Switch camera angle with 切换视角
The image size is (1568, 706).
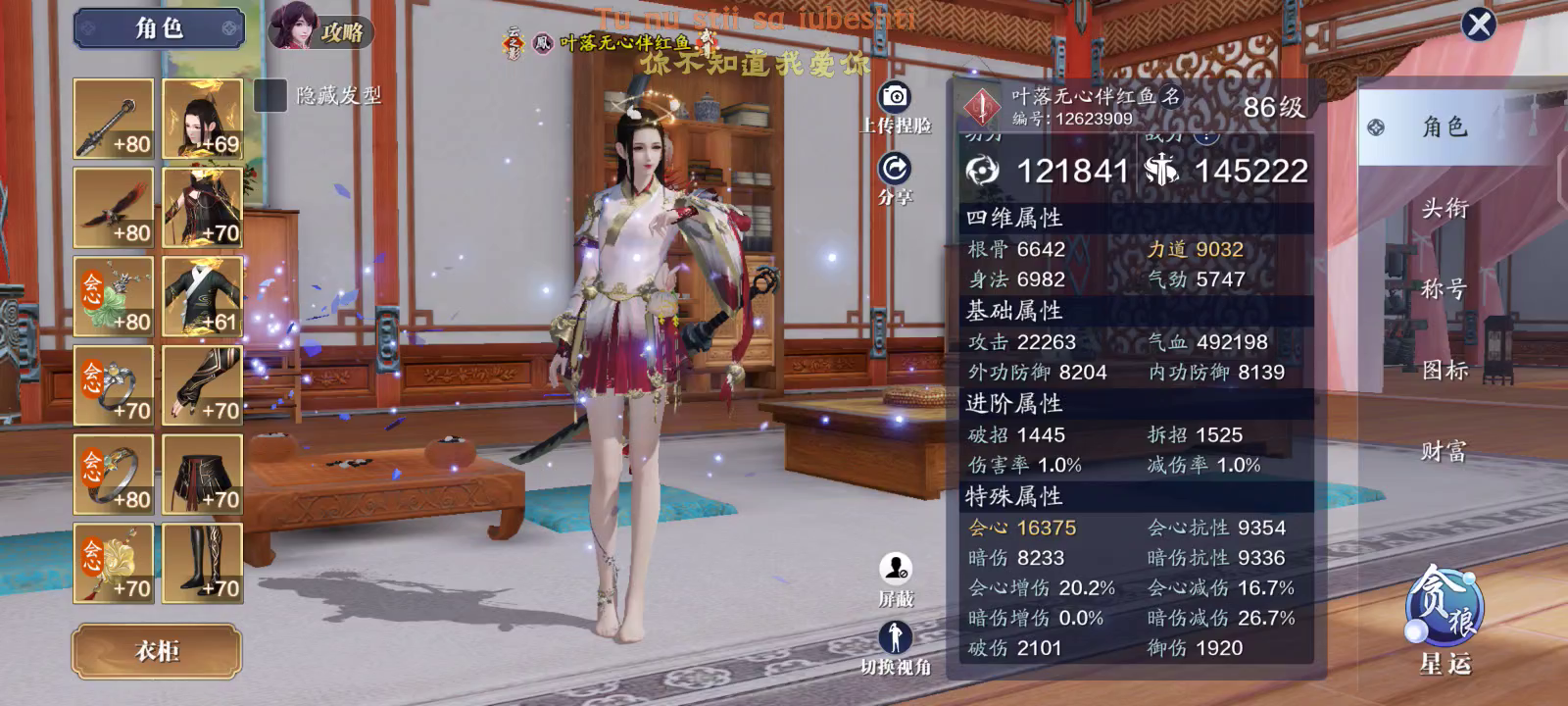(895, 639)
